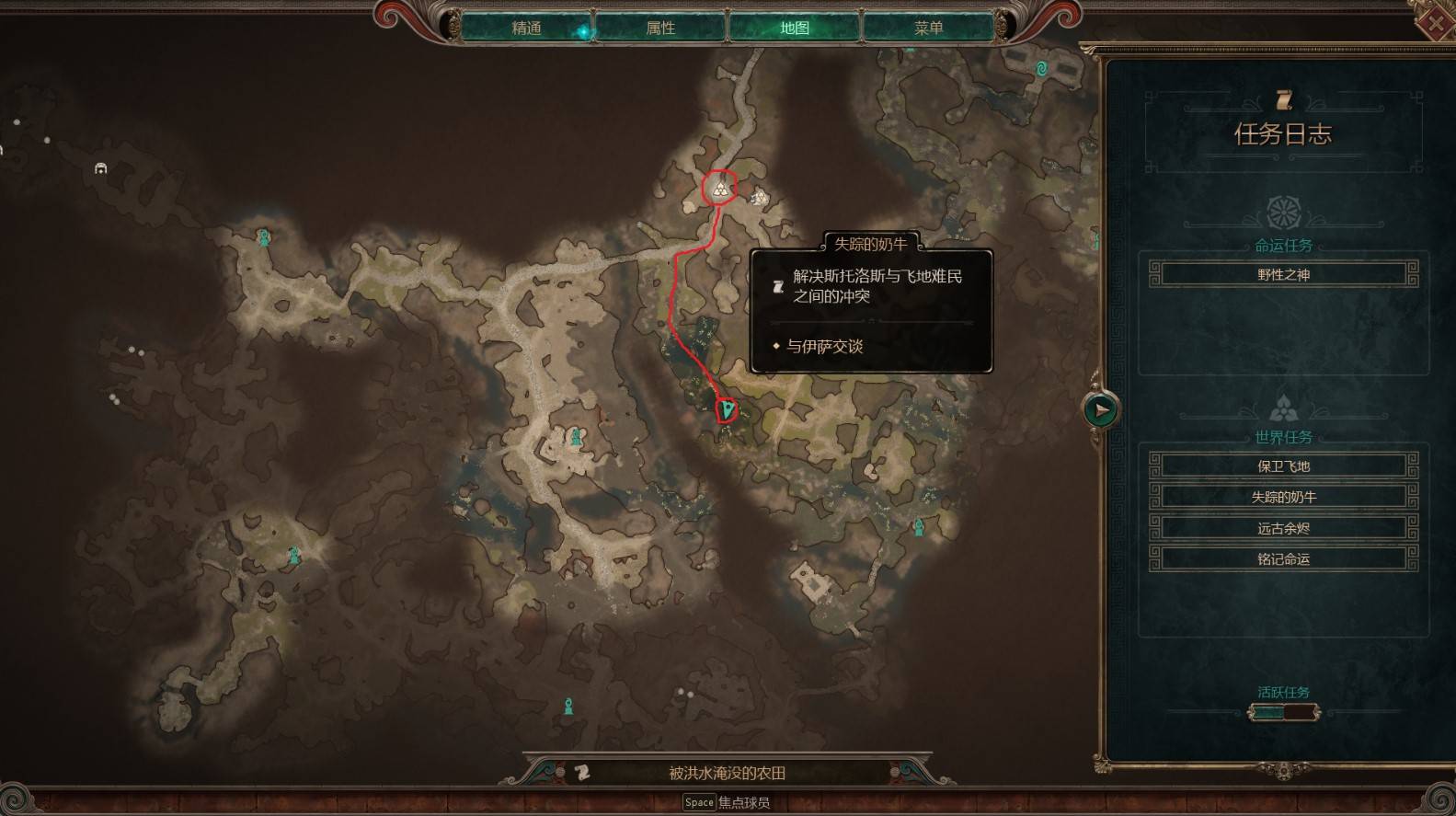
Task: Click the circled triangle quest marker on the map
Action: pyautogui.click(x=720, y=189)
